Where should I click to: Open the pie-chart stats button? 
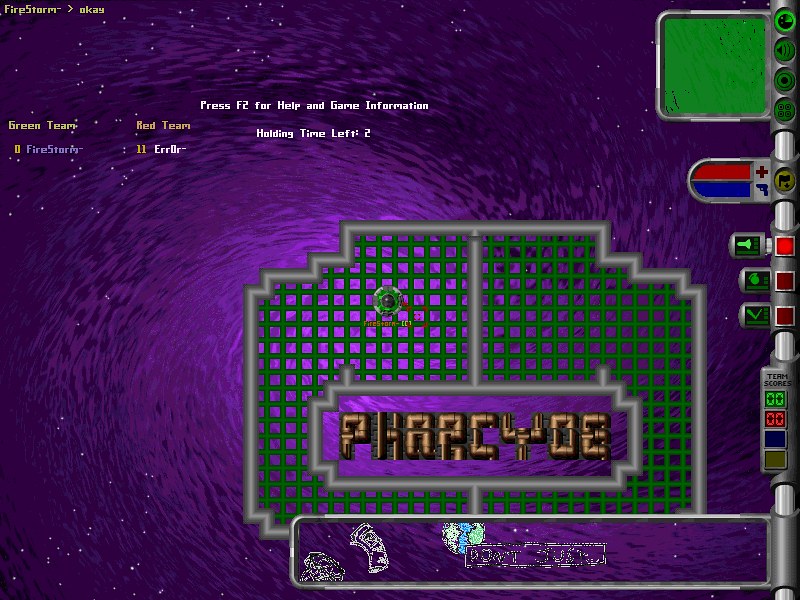785,20
